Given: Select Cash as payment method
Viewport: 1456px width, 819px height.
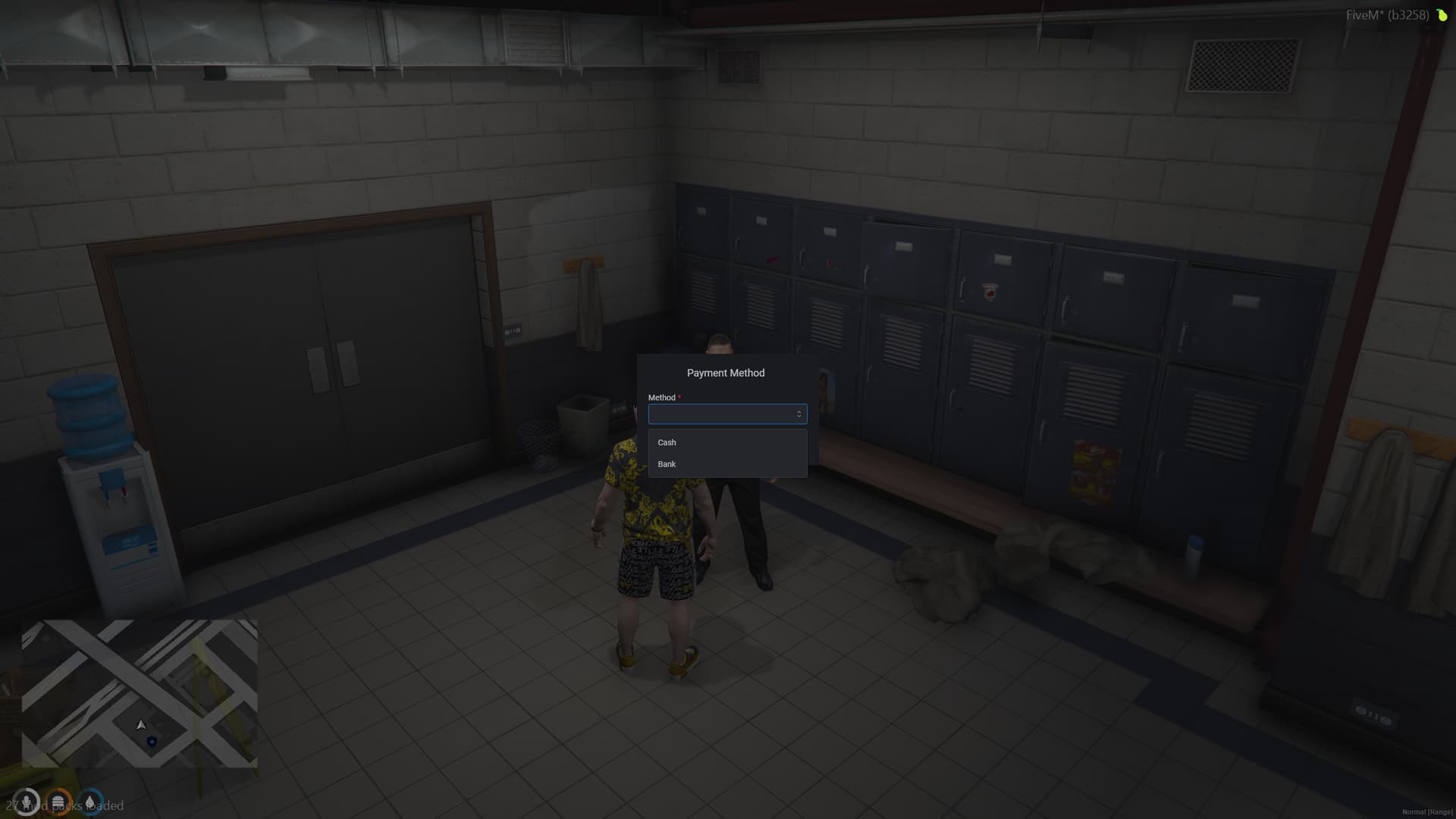Looking at the screenshot, I should (x=667, y=442).
